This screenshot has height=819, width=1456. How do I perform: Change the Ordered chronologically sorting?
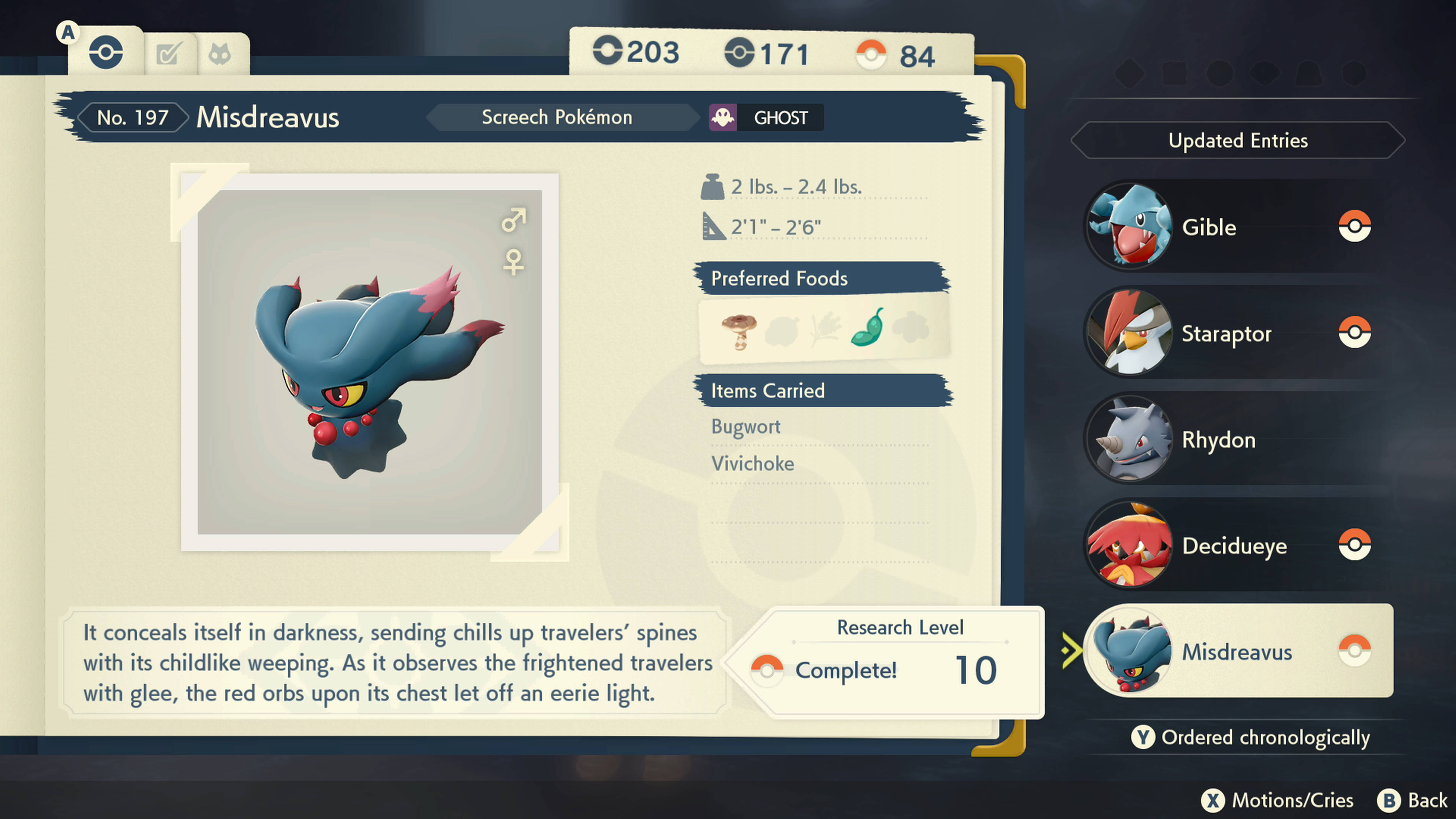(1251, 737)
